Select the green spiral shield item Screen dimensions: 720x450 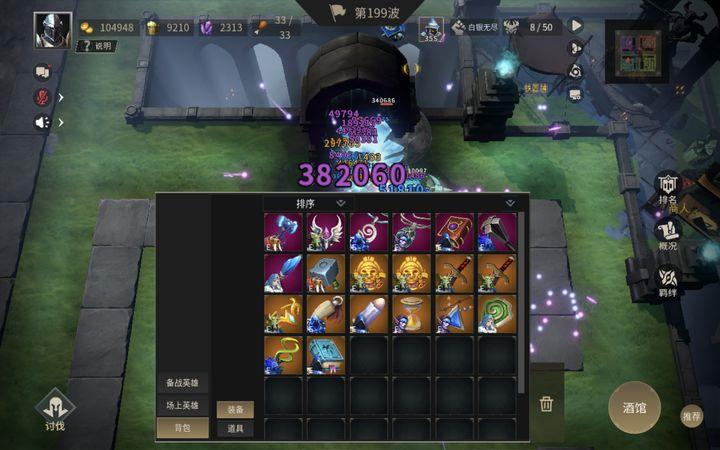tap(497, 314)
